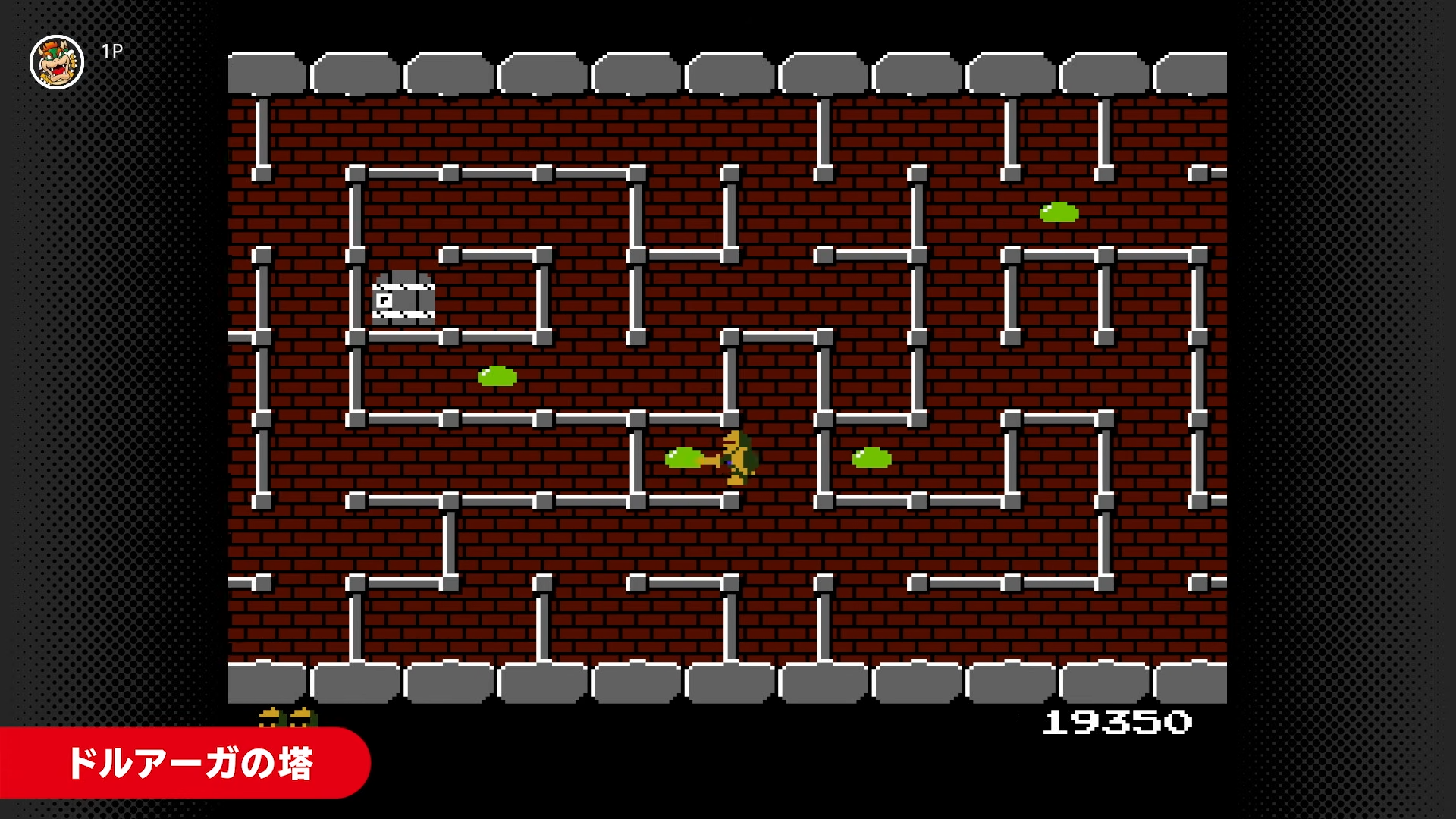The image size is (1456, 819).
Task: Select the first pickaxe item below the maze
Action: [x=270, y=718]
